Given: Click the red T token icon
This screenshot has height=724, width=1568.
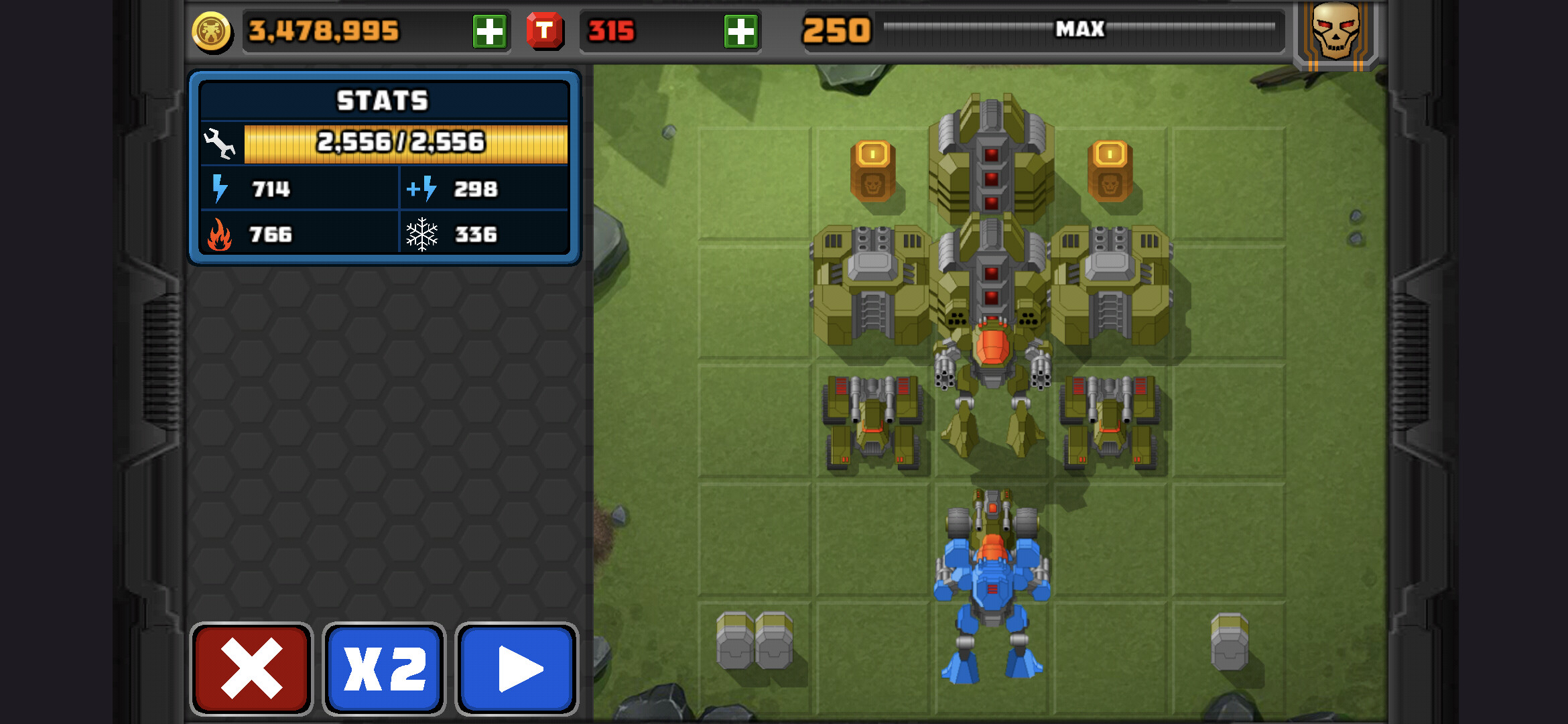Looking at the screenshot, I should (x=544, y=31).
